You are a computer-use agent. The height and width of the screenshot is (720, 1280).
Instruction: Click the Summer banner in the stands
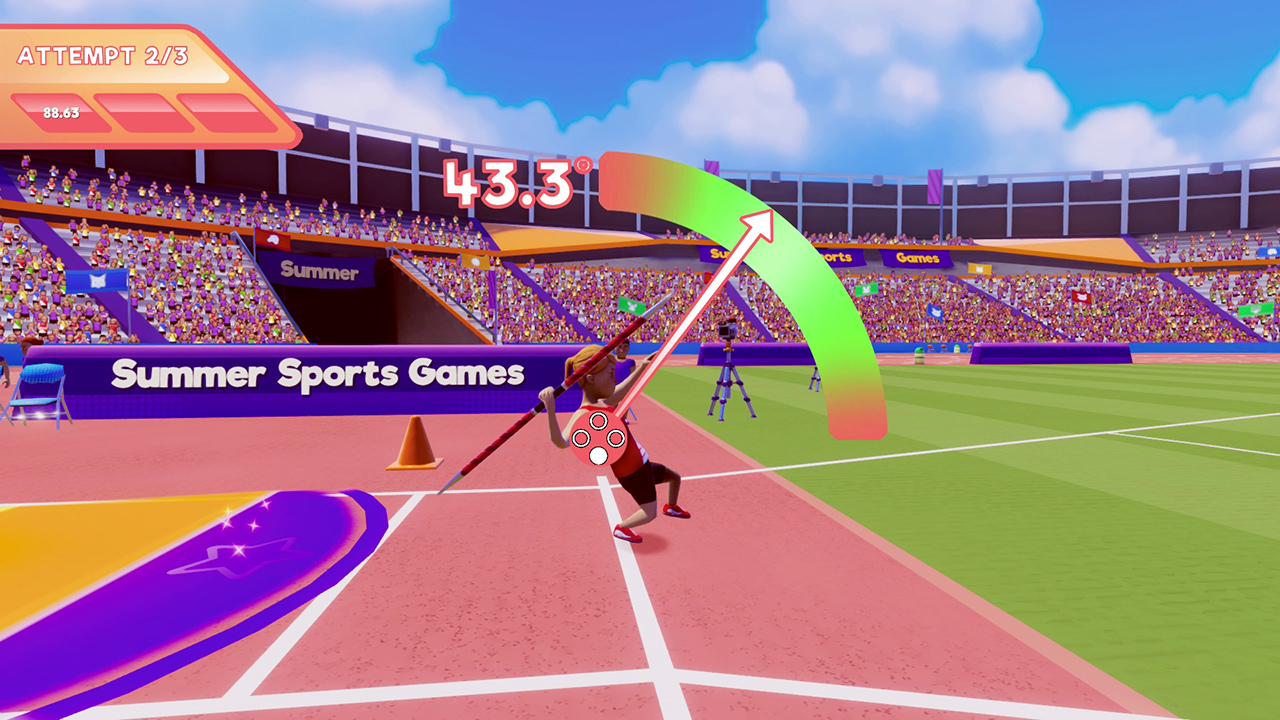(x=318, y=269)
